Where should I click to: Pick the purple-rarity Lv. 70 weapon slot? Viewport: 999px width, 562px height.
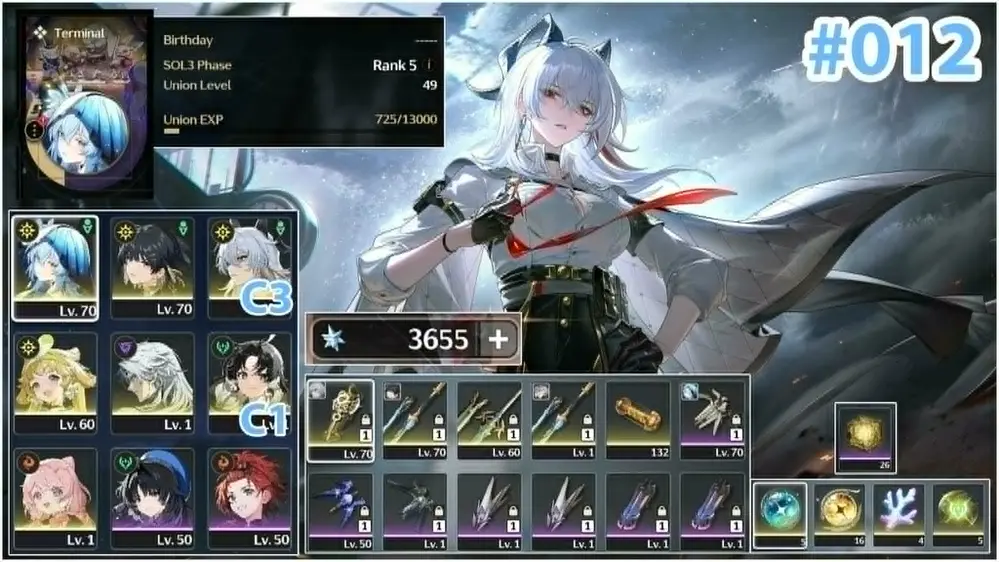[712, 419]
